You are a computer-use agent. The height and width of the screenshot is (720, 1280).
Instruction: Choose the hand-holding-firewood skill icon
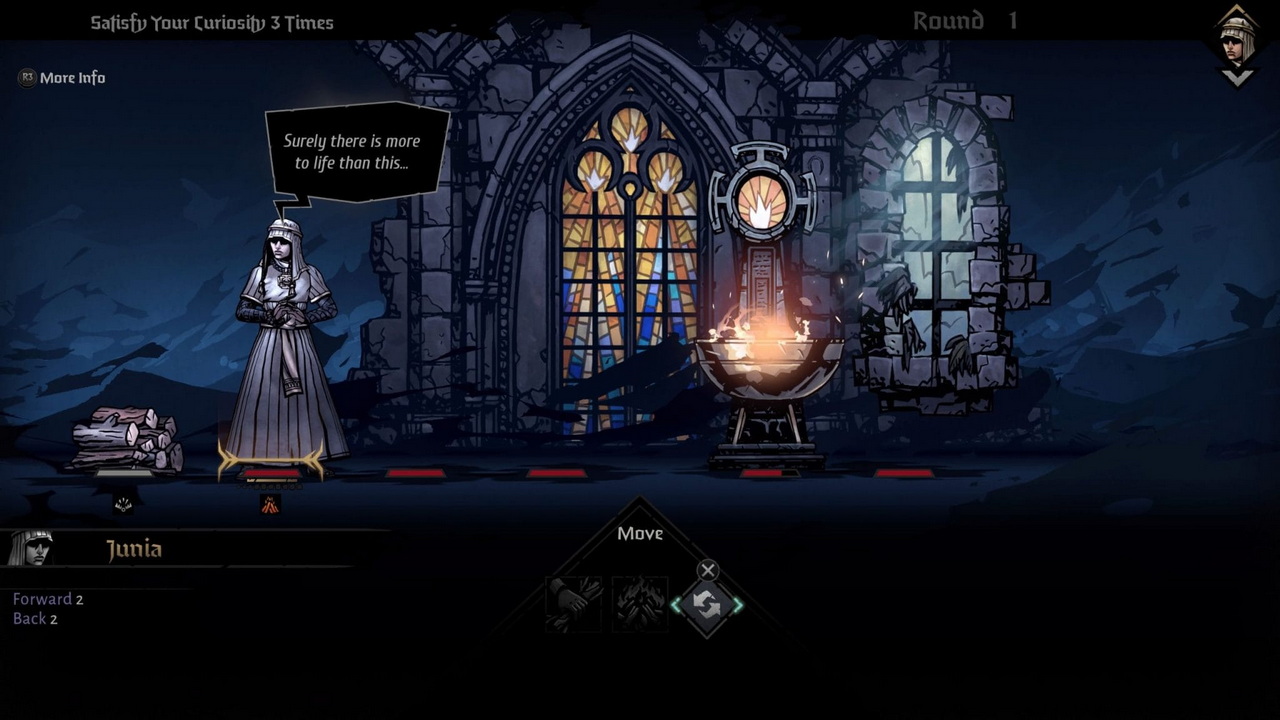pos(575,604)
